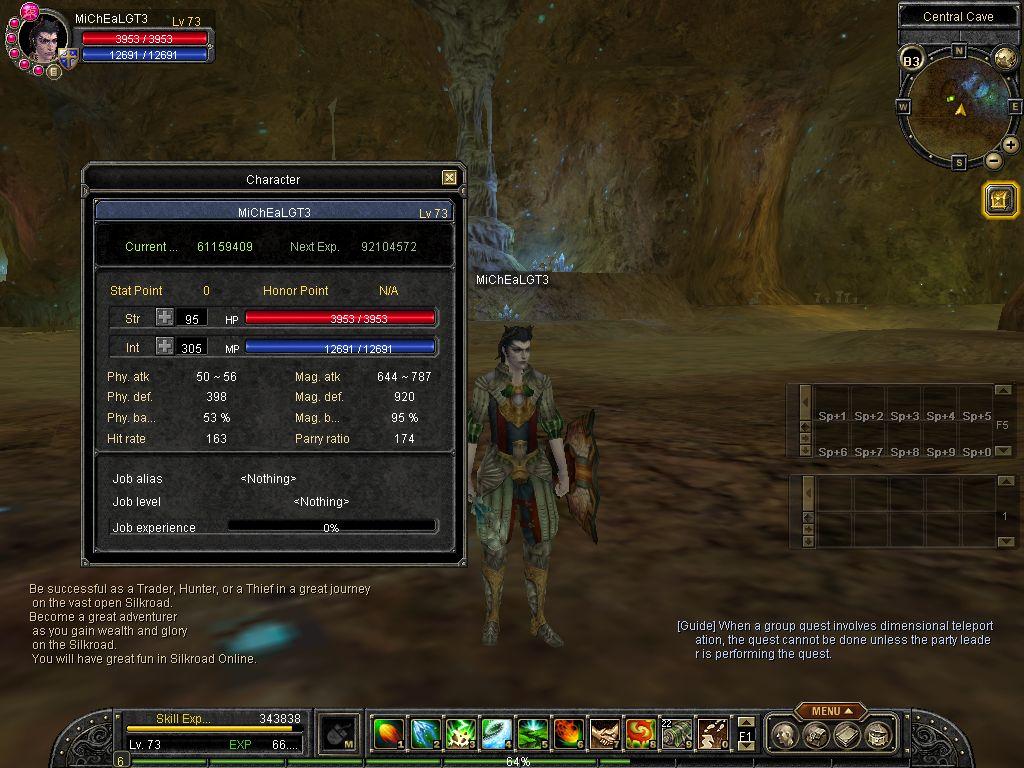
Task: Add a point to Str
Action: (164, 318)
